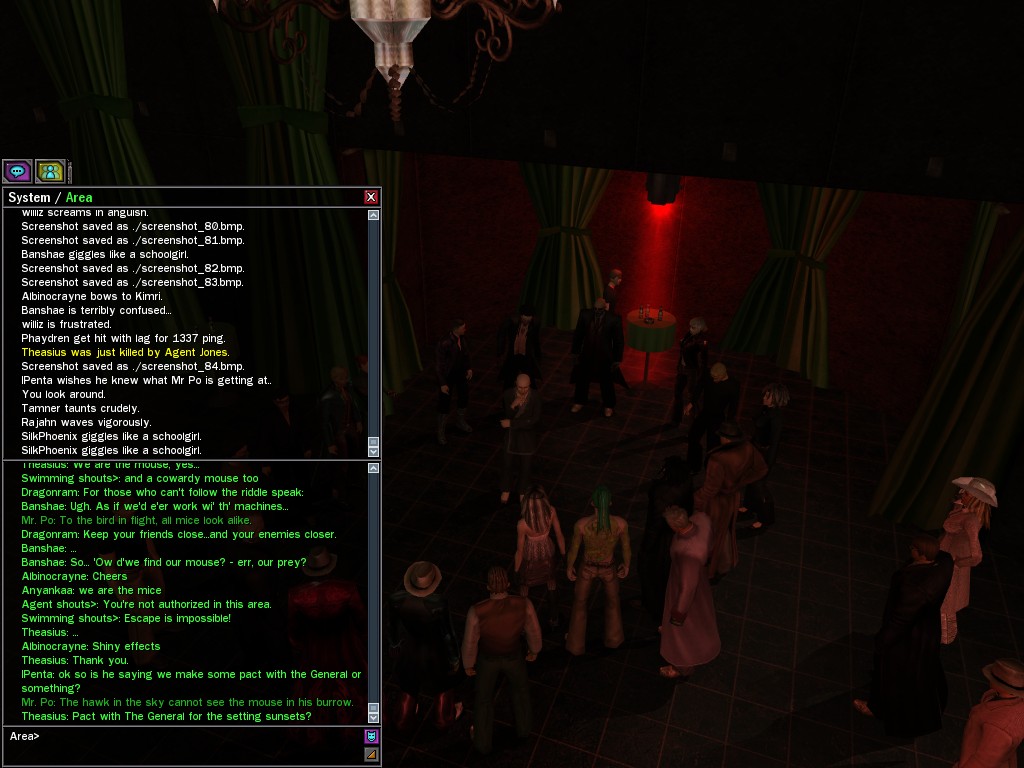Click the yellow Theasius was killed message
This screenshot has width=1024, height=768.
125,352
